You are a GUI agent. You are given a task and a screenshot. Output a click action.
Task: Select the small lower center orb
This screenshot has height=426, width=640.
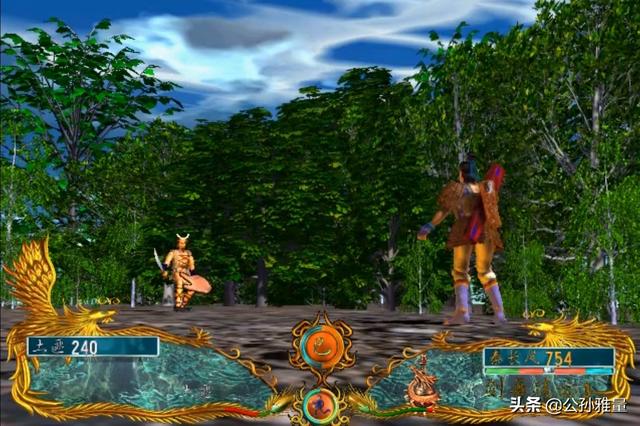point(320,403)
